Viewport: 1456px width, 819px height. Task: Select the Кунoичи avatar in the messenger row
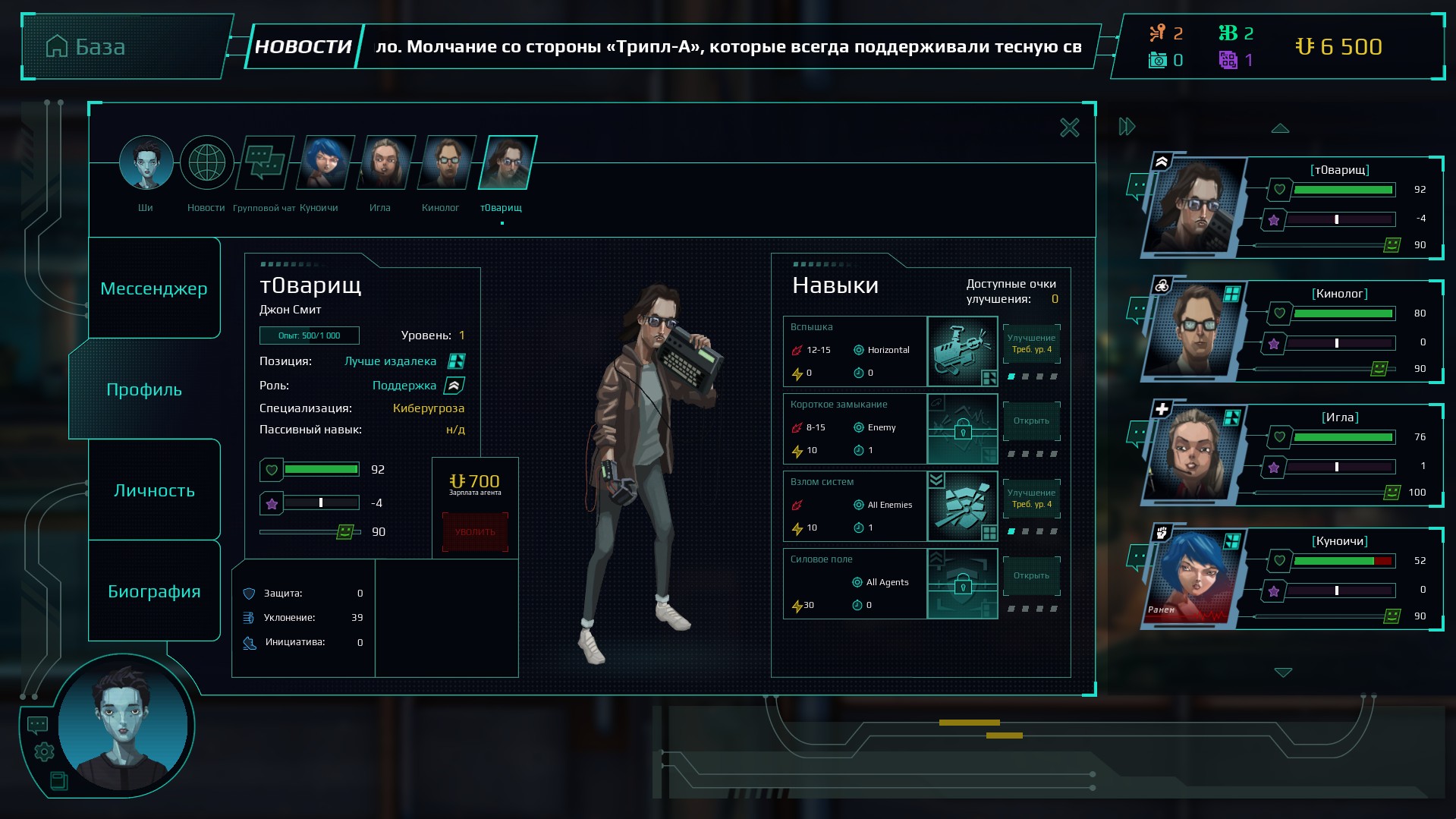pos(325,162)
